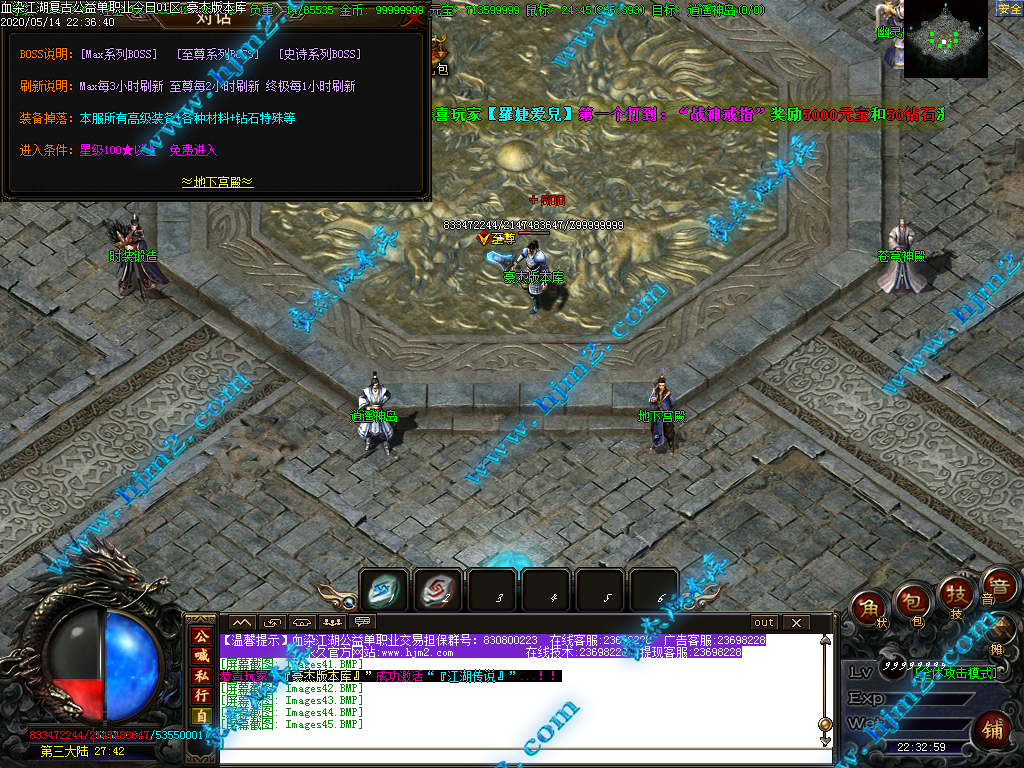Image resolution: width=1024 pixels, height=768 pixels.
Task: Enter the ≈地下宫殿≈ dialogue link
Action: [x=217, y=182]
